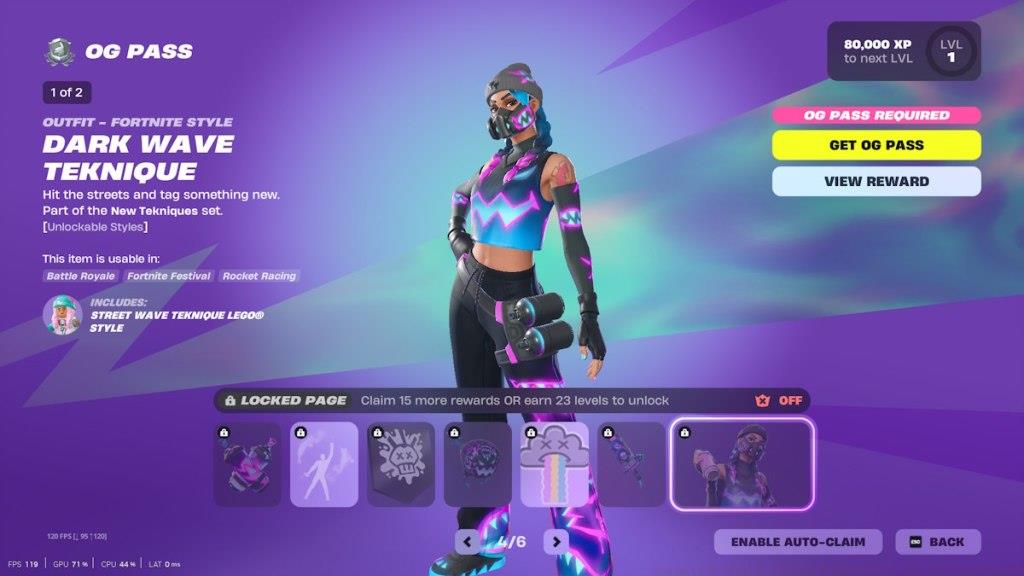Open the Unlockable Styles link

pyautogui.click(x=95, y=227)
